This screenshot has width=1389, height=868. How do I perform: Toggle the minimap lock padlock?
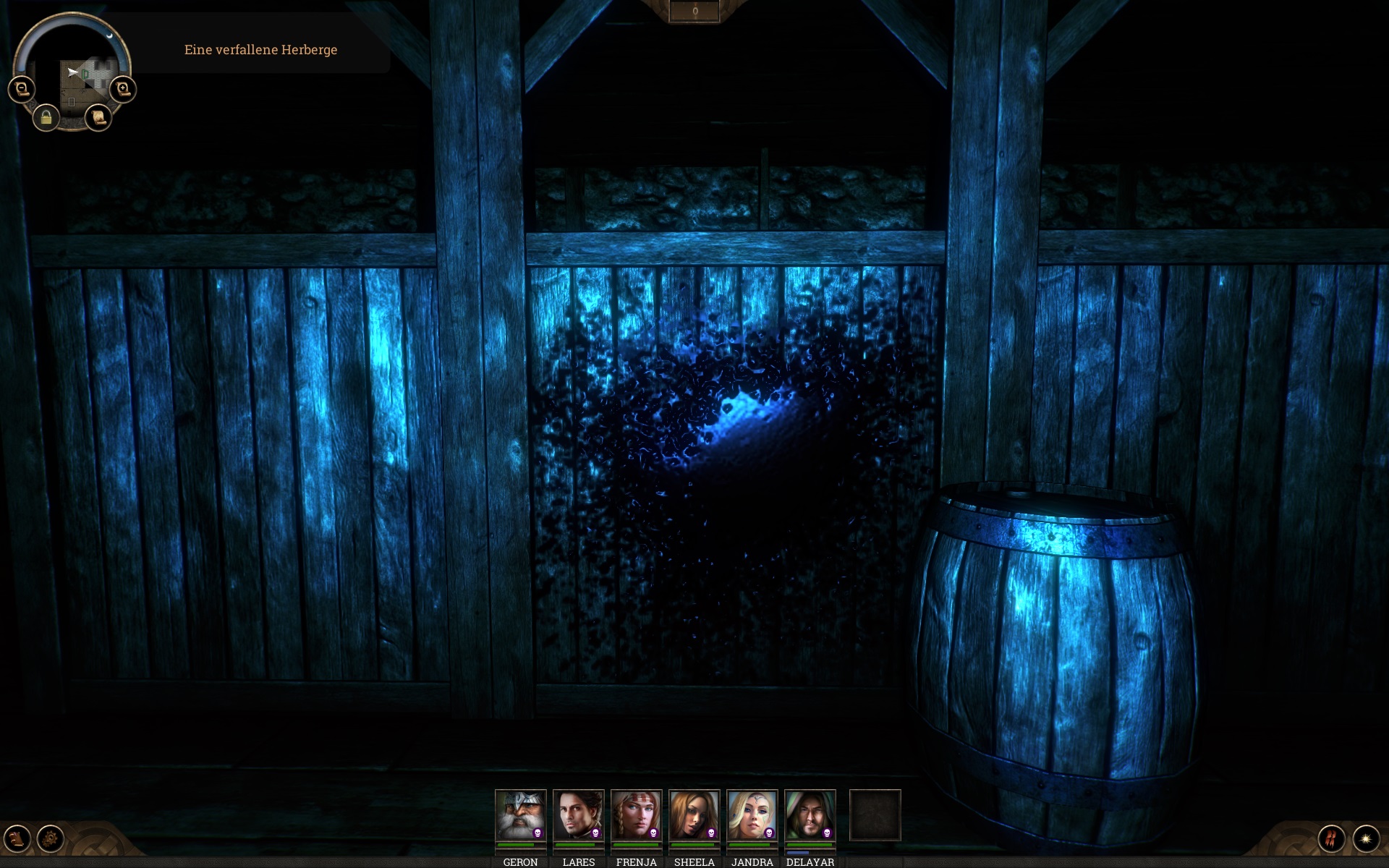click(x=46, y=118)
